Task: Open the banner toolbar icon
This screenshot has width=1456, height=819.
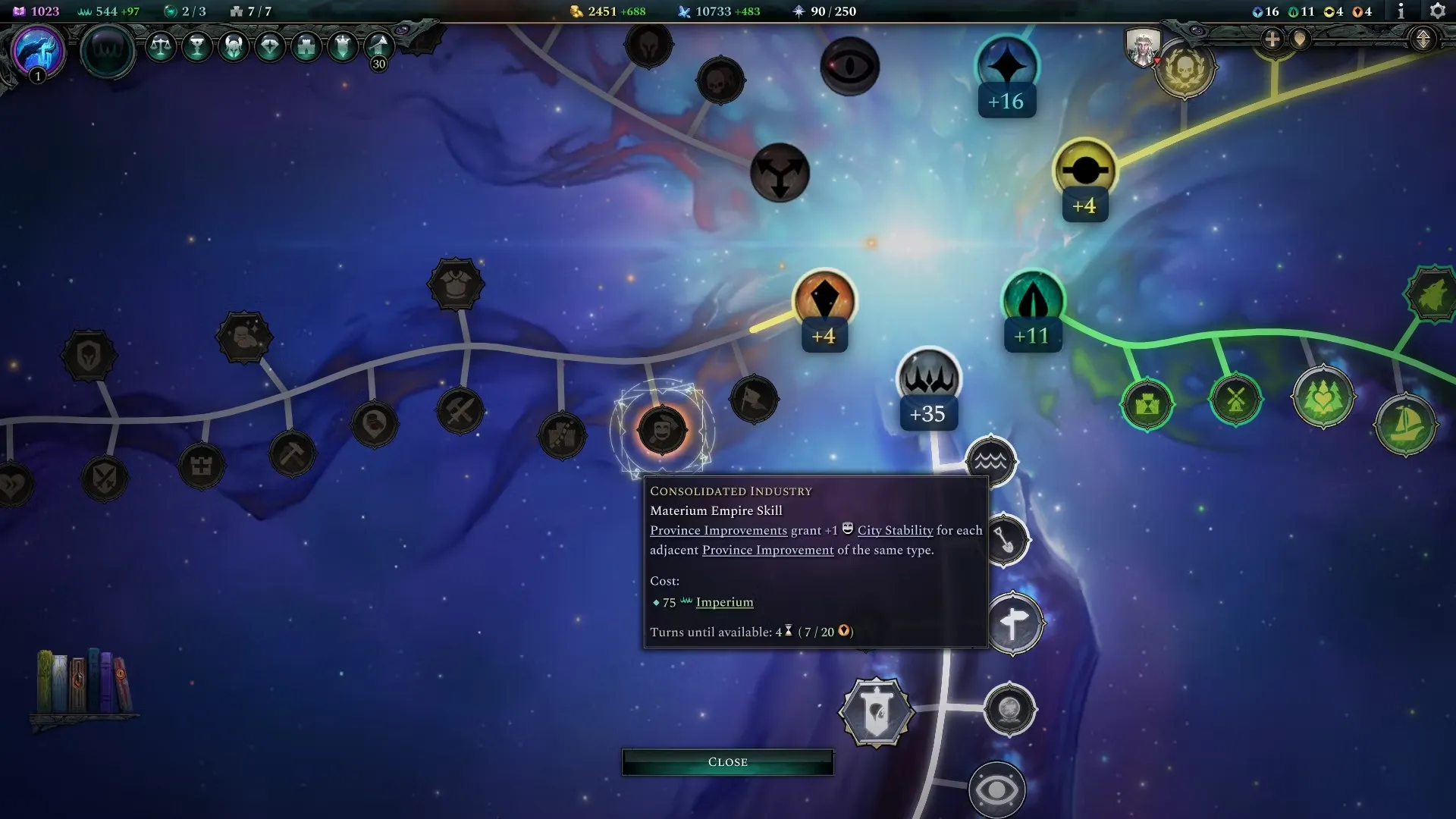Action: point(343,47)
